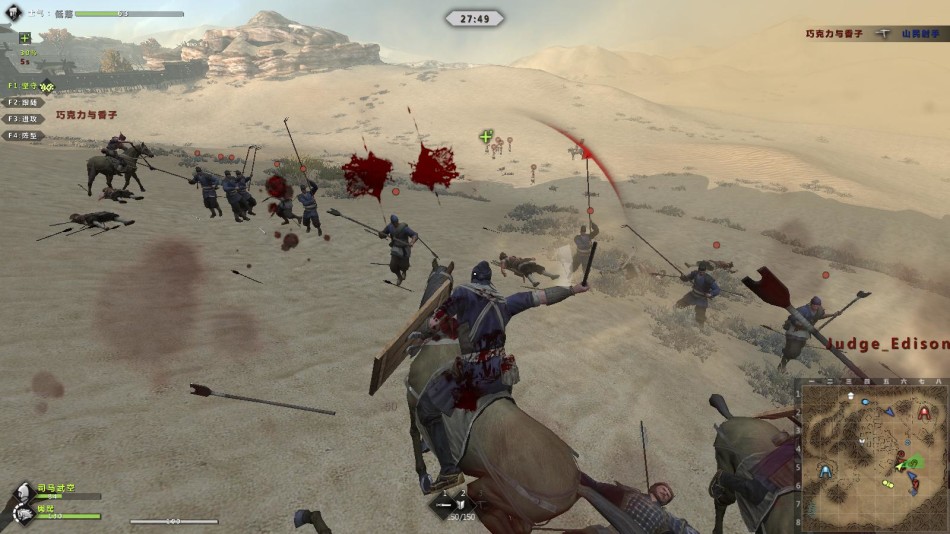Screen dimensions: 950x534
Task: Select the 司马武空 general helmet portrait
Action: pyautogui.click(x=22, y=490)
